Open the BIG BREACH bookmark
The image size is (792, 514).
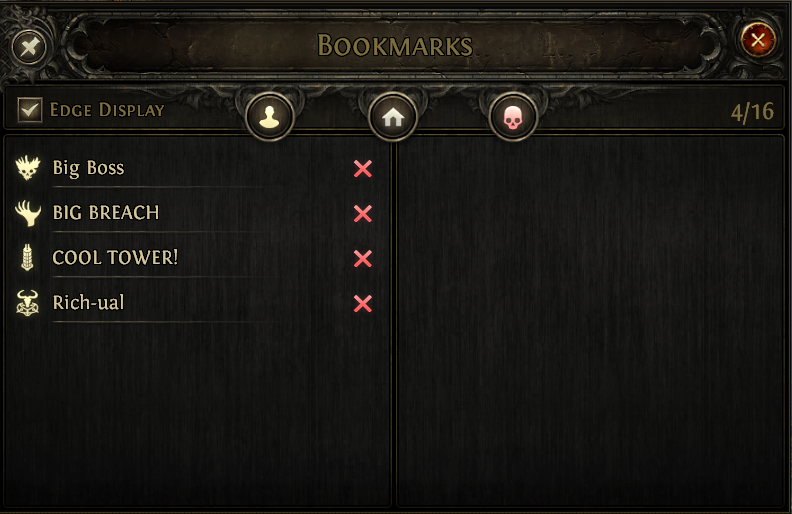pyautogui.click(x=105, y=213)
